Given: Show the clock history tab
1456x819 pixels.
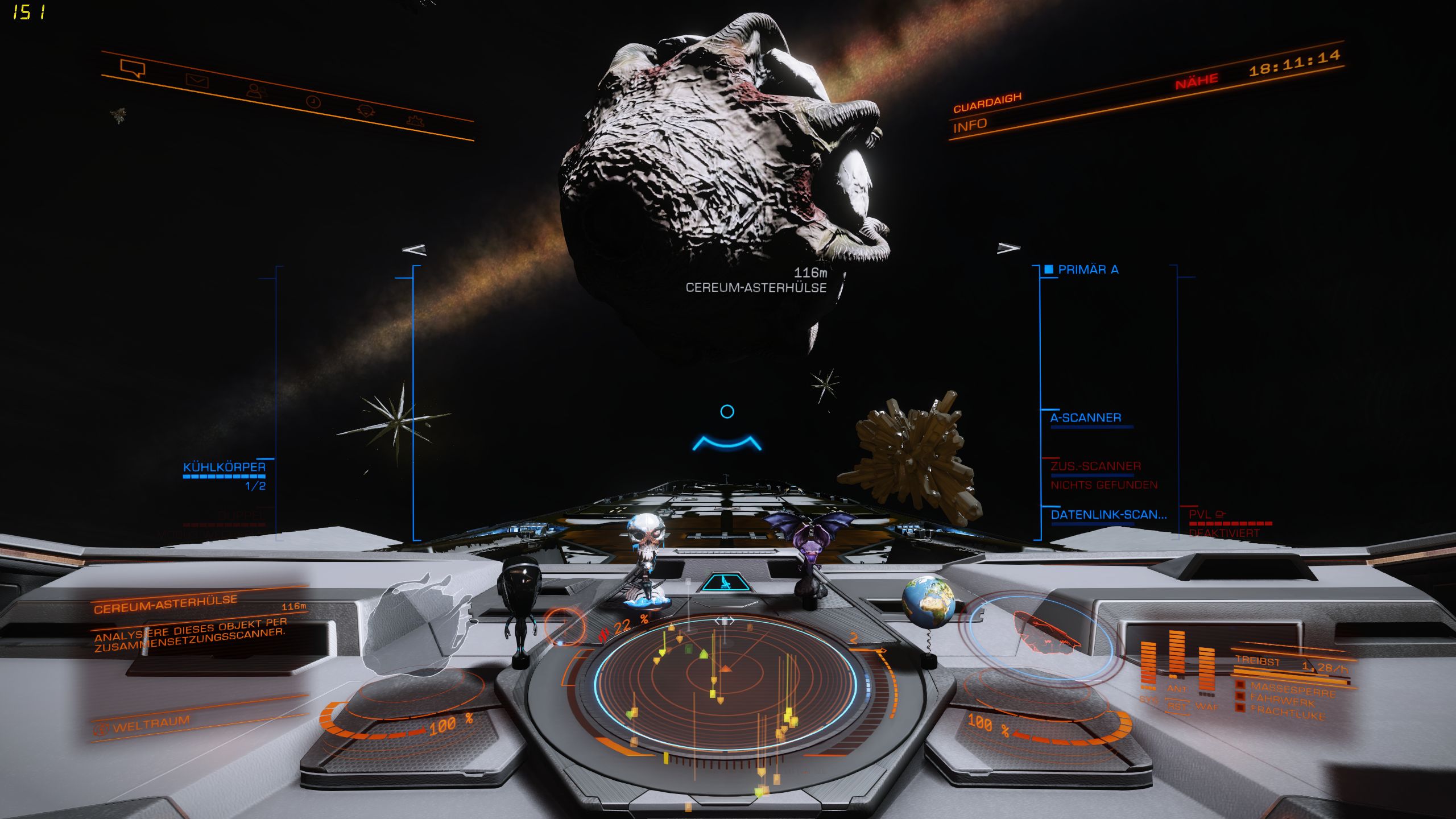Looking at the screenshot, I should click(313, 102).
